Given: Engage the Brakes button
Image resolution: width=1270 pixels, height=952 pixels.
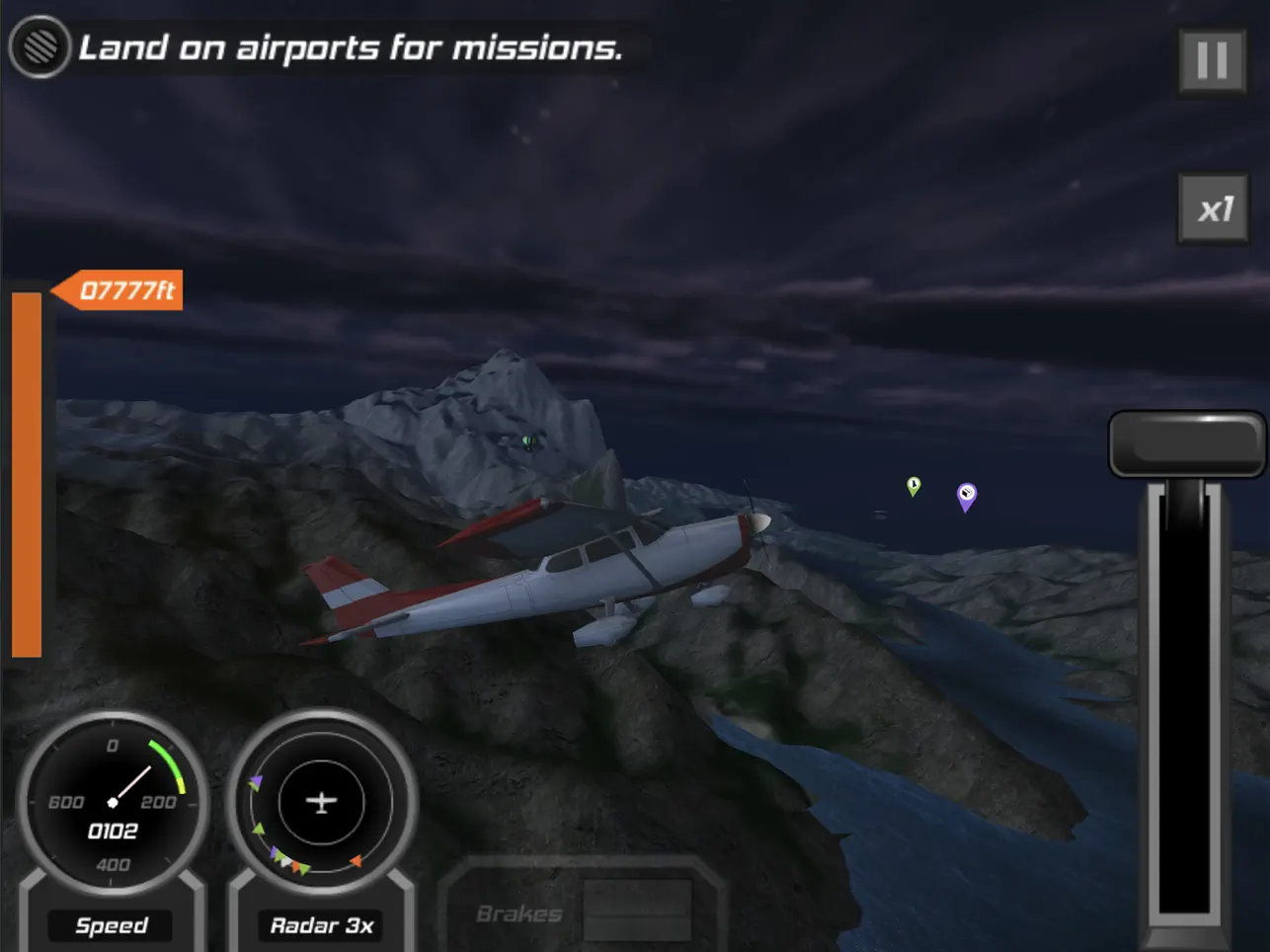Looking at the screenshot, I should pyautogui.click(x=583, y=912).
